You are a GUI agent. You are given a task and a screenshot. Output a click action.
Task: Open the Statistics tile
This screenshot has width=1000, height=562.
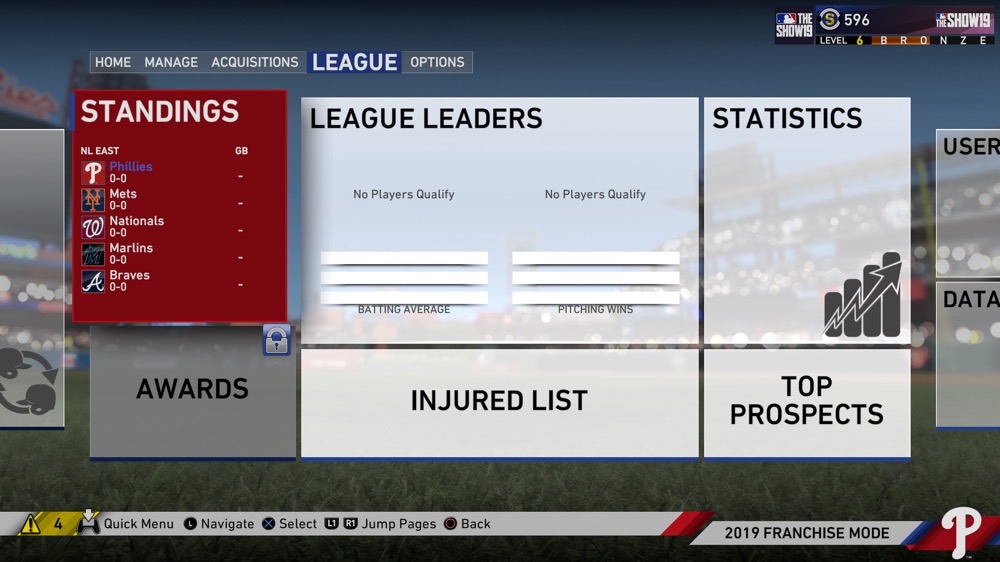pyautogui.click(x=807, y=220)
